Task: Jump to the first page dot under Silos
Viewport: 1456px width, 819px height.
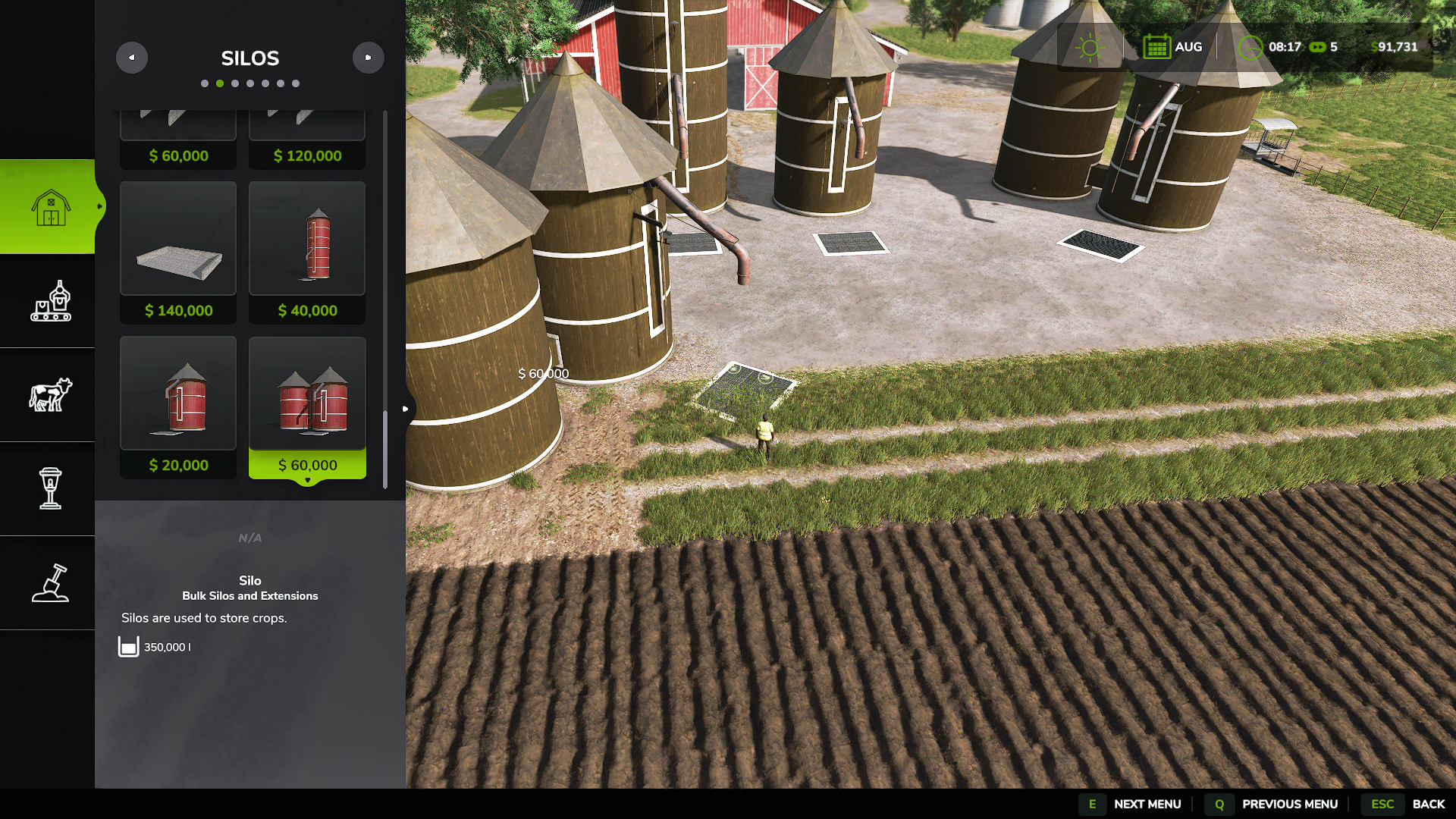Action: 205,83
